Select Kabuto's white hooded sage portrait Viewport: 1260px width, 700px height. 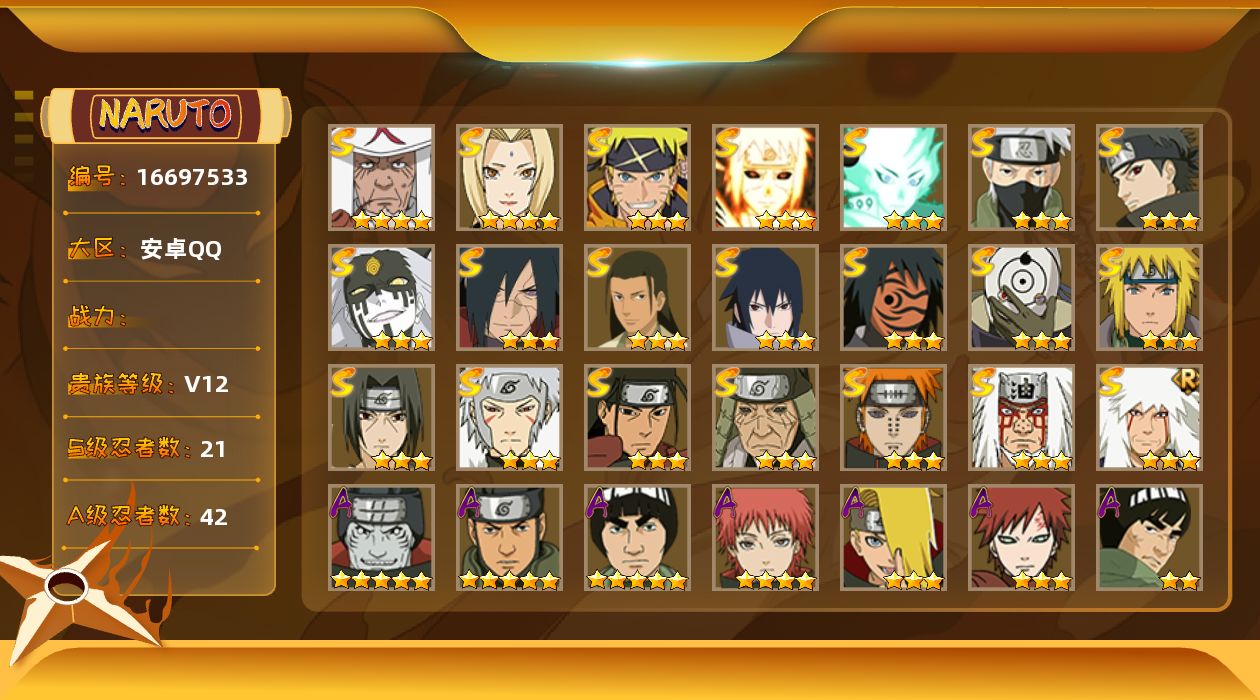(x=381, y=297)
